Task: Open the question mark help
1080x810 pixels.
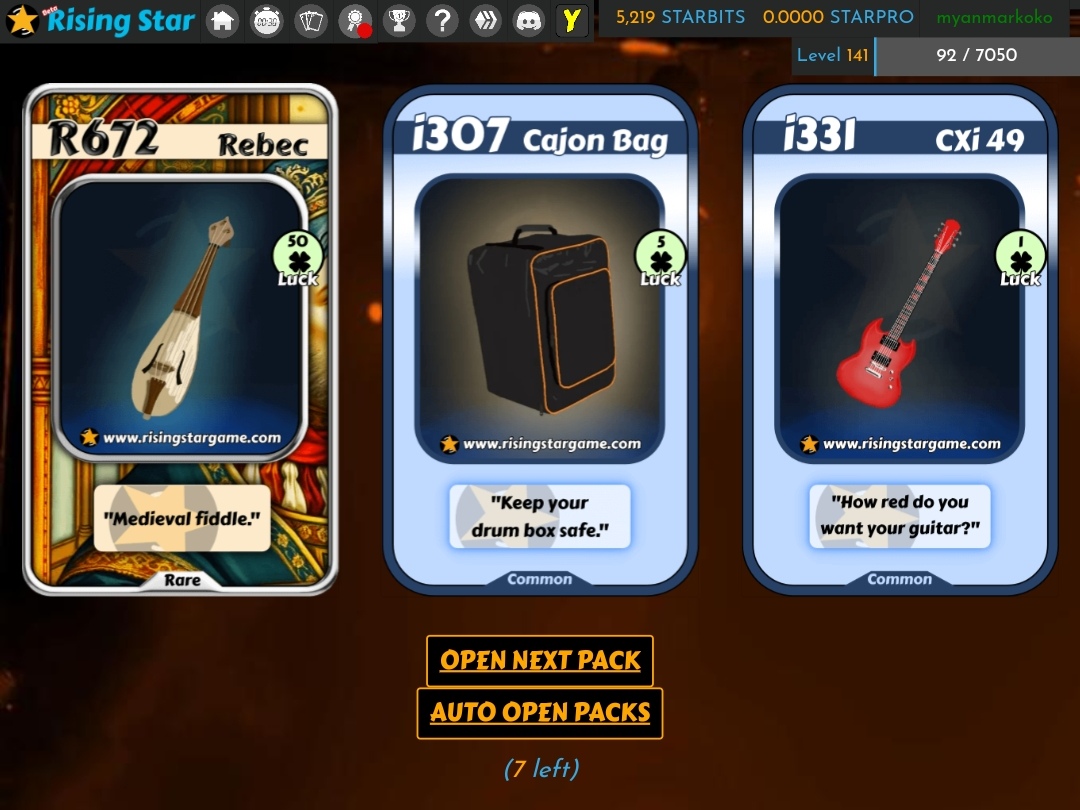Action: click(x=441, y=21)
